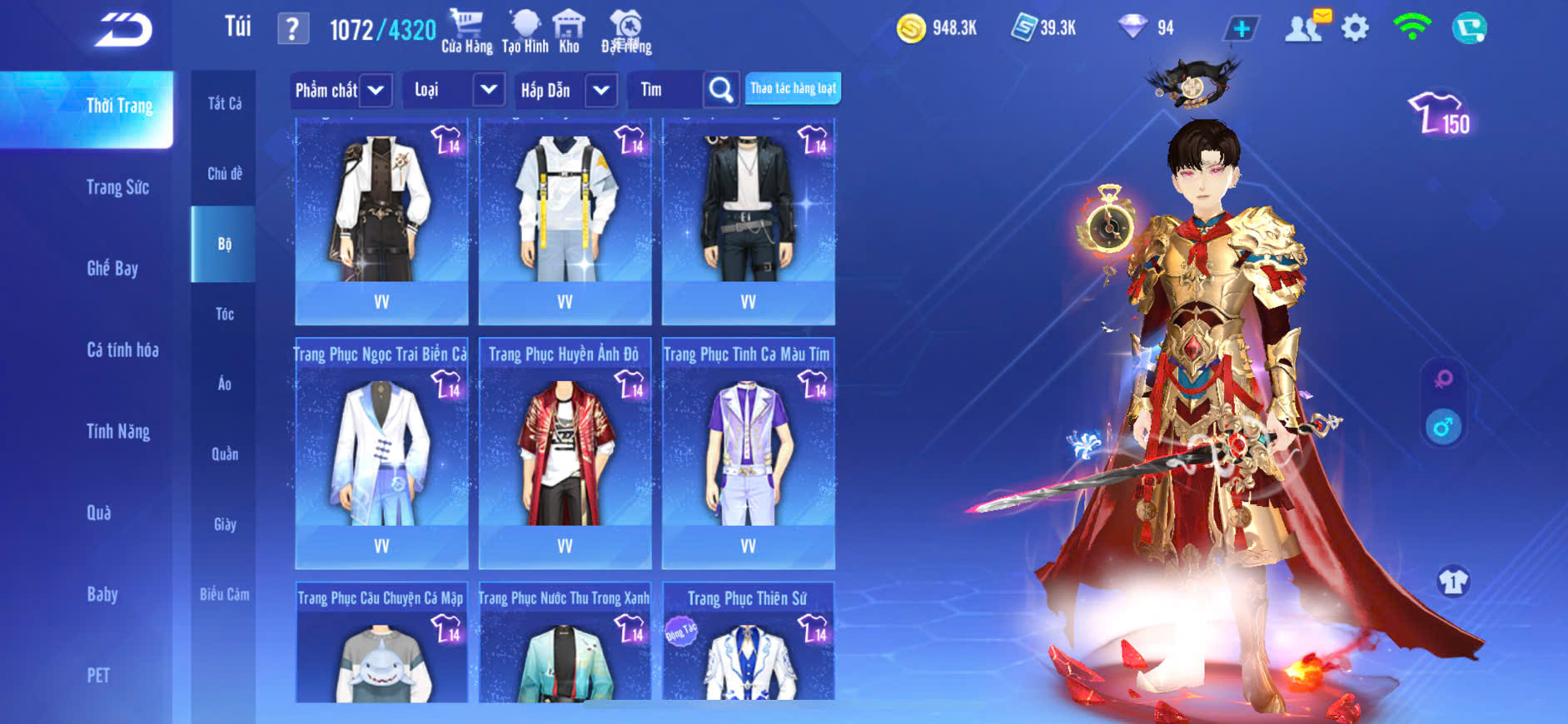Switch to the Ghế Bay tab
Screen dimensions: 1568x724
[112, 268]
